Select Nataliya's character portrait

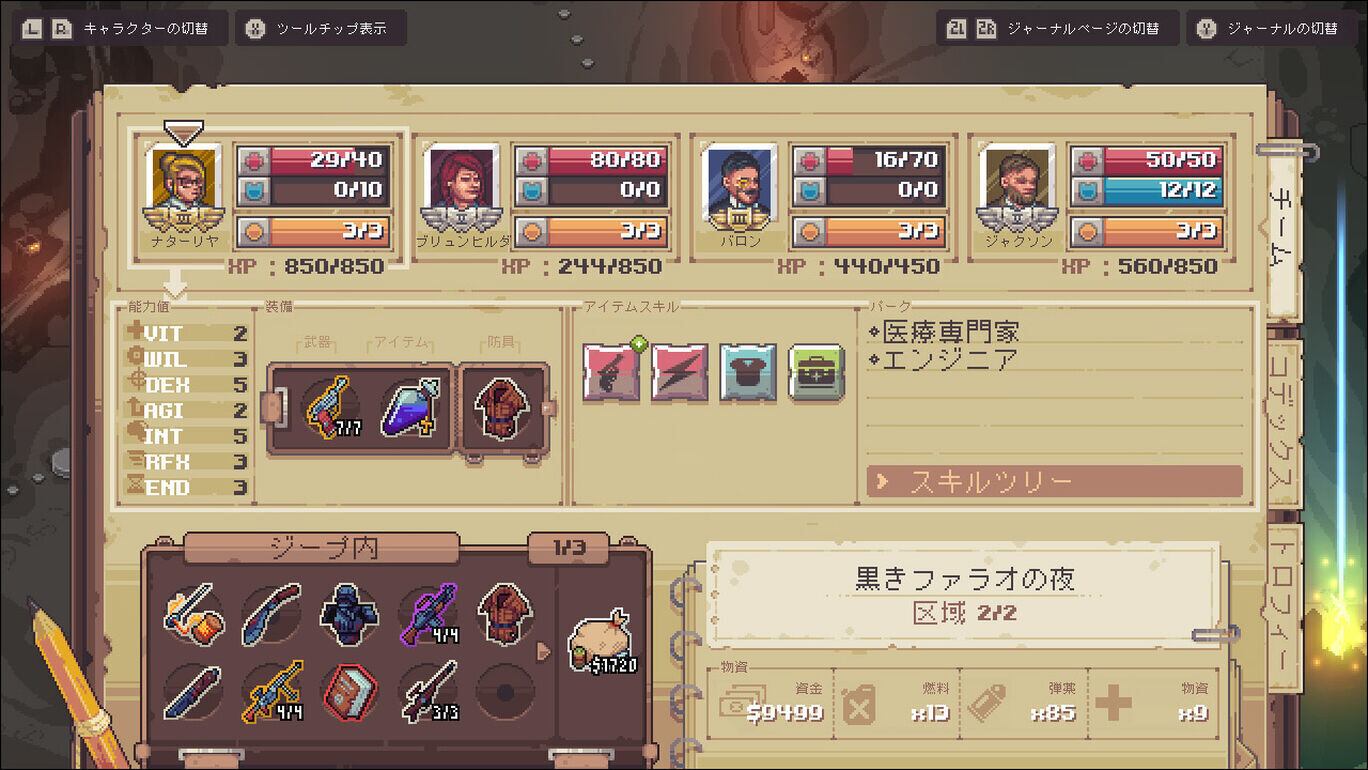pyautogui.click(x=182, y=181)
